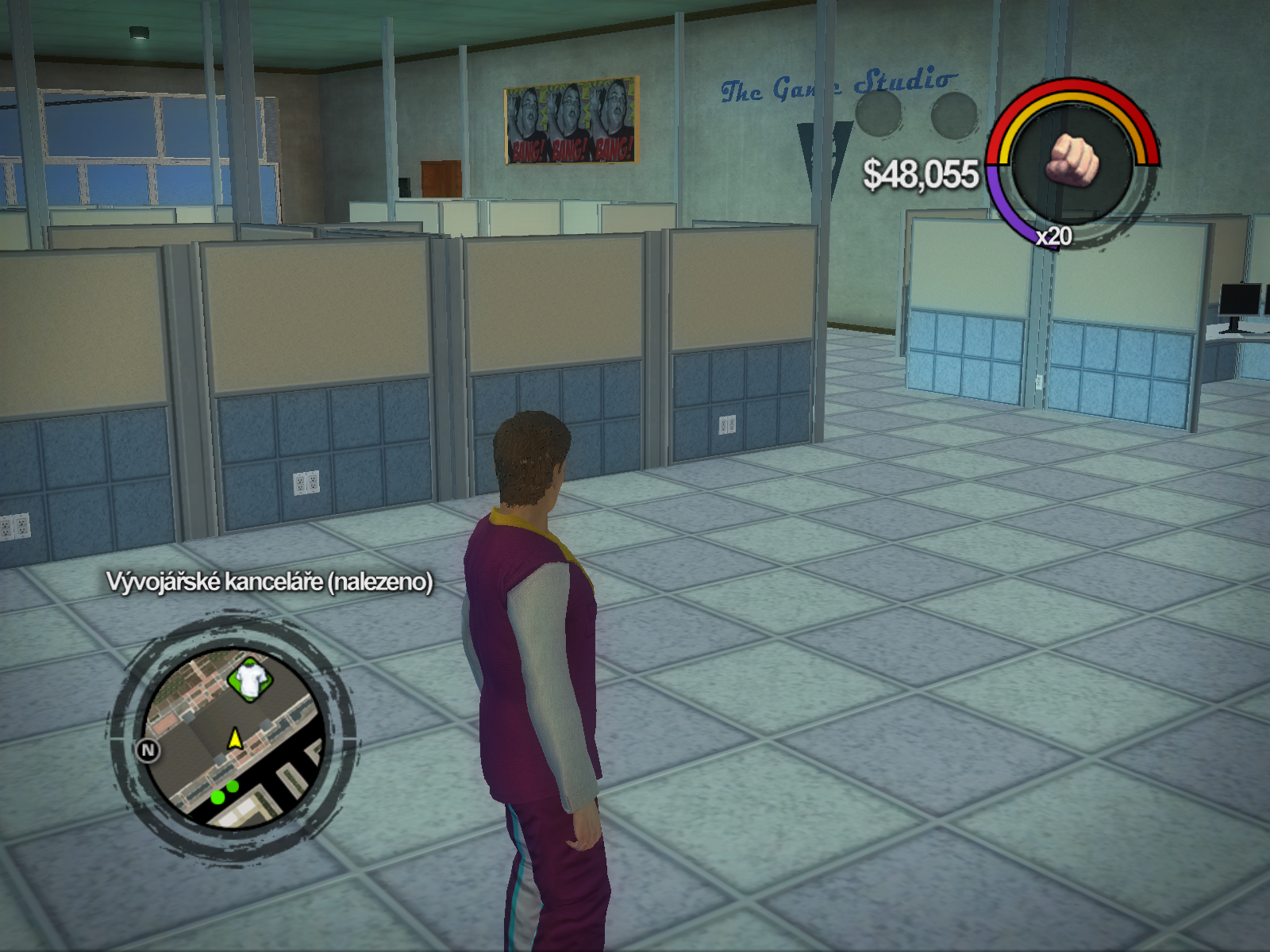Image resolution: width=1270 pixels, height=952 pixels.
Task: Click the yellow player arrow on minimap
Action: (x=235, y=739)
